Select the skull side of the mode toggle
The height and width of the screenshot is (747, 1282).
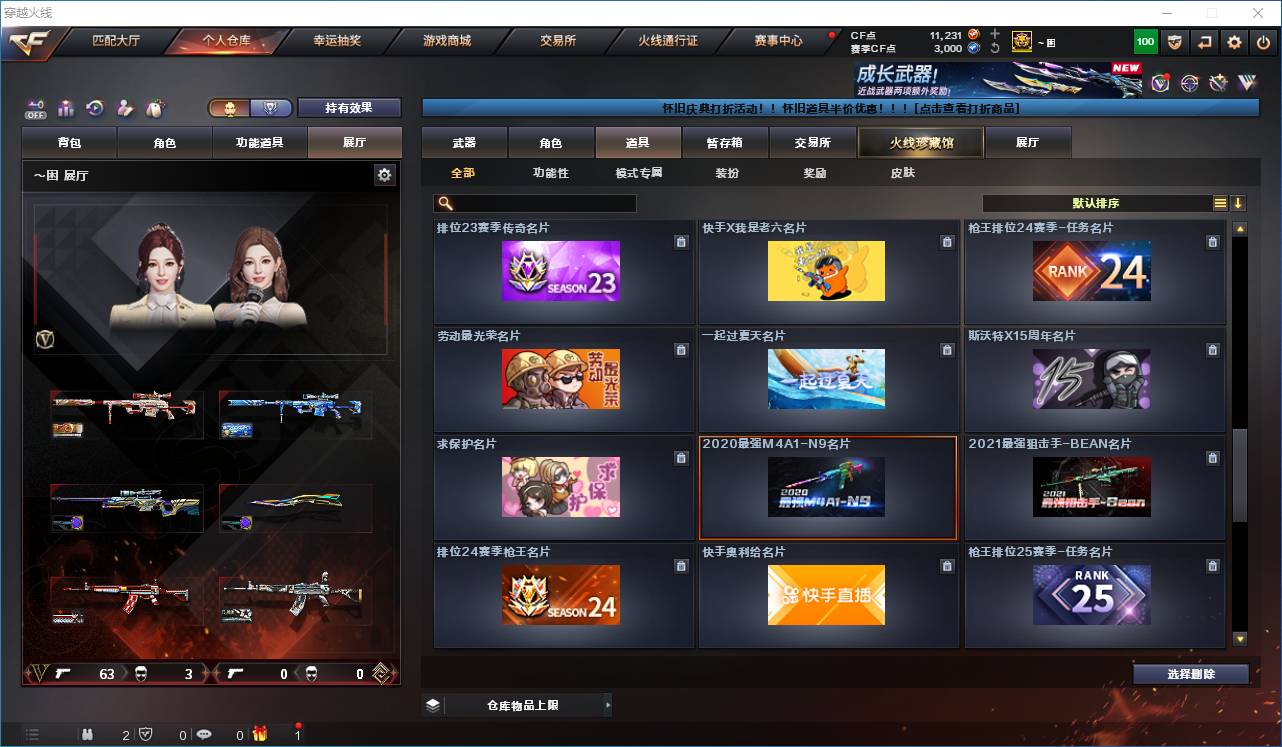(231, 107)
